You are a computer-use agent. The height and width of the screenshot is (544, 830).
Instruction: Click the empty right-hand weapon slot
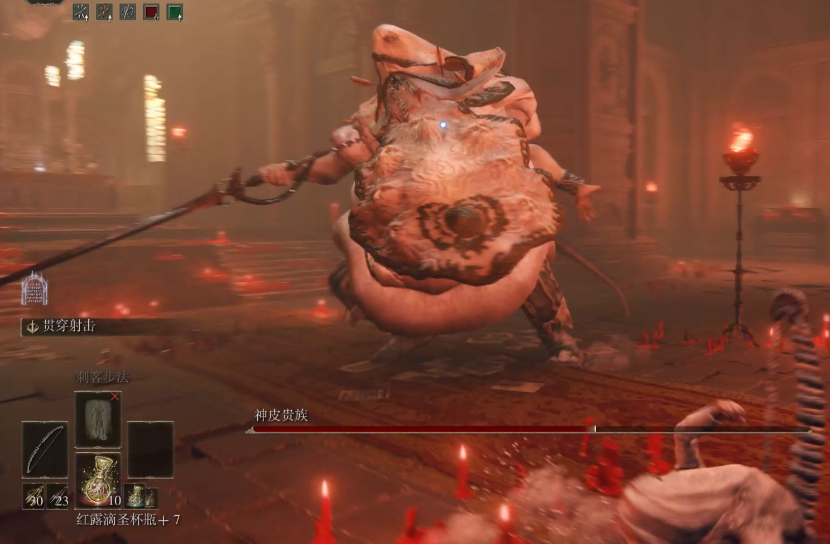click(150, 449)
